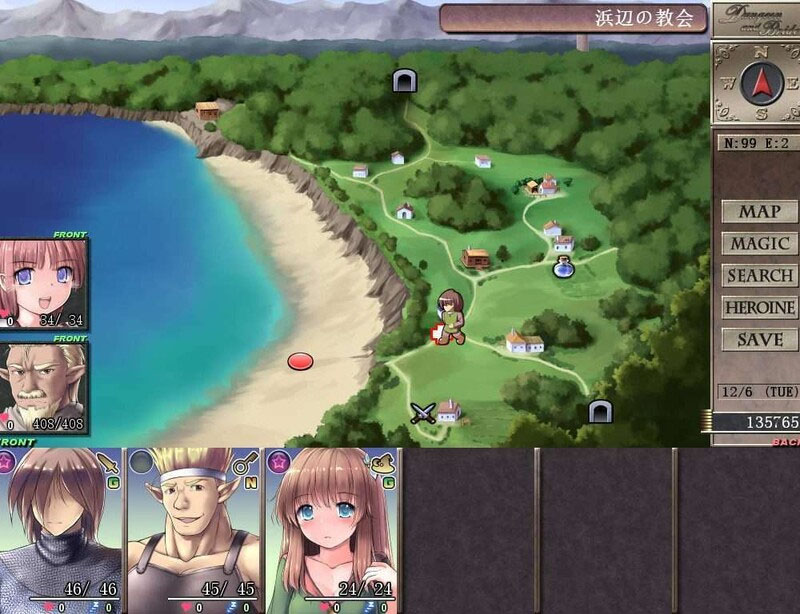The width and height of the screenshot is (800, 614).
Task: Choose the red oval marker on the beach
Action: [x=300, y=360]
